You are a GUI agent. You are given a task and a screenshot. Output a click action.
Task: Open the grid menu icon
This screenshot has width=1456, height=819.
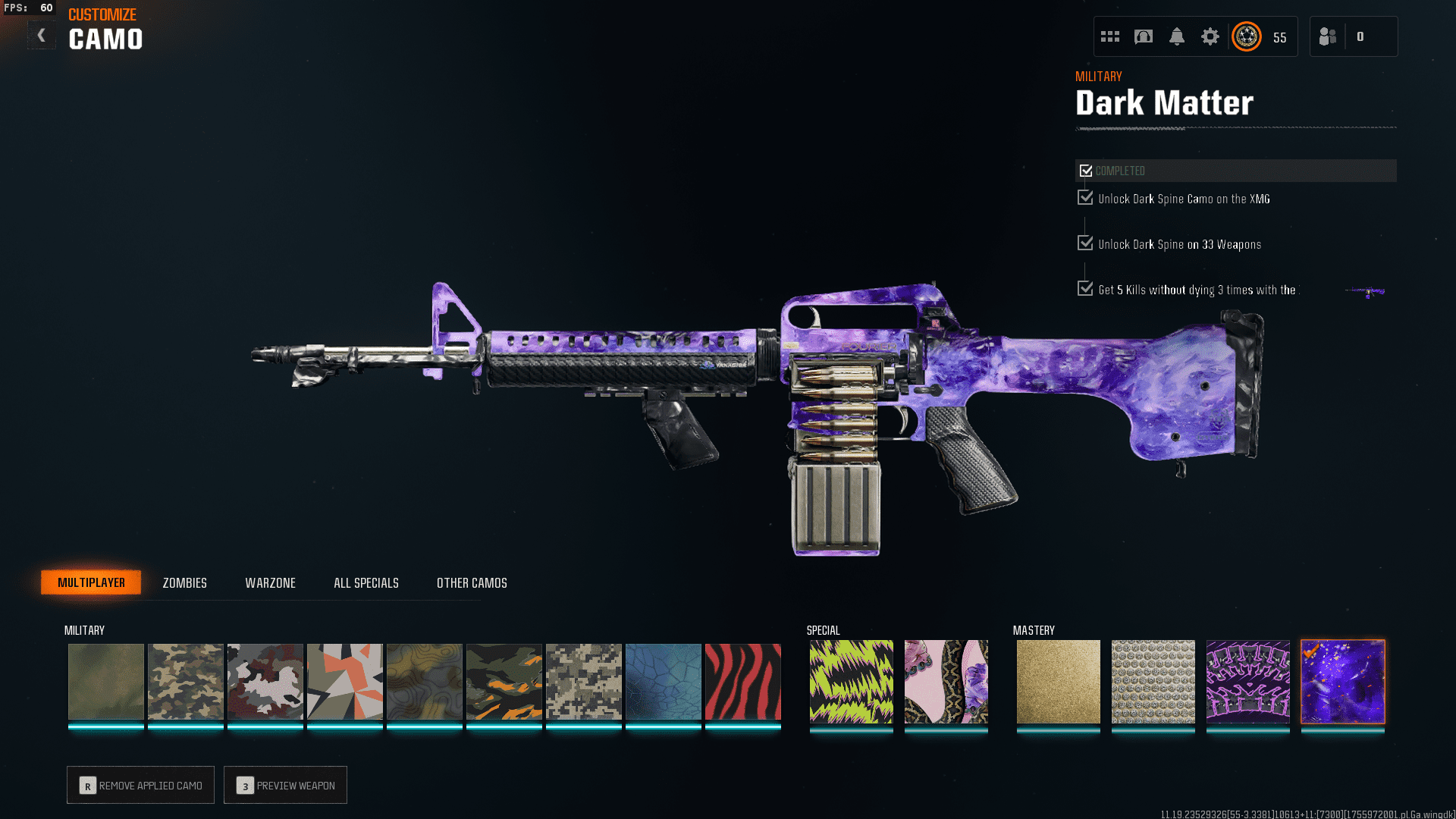tap(1110, 36)
